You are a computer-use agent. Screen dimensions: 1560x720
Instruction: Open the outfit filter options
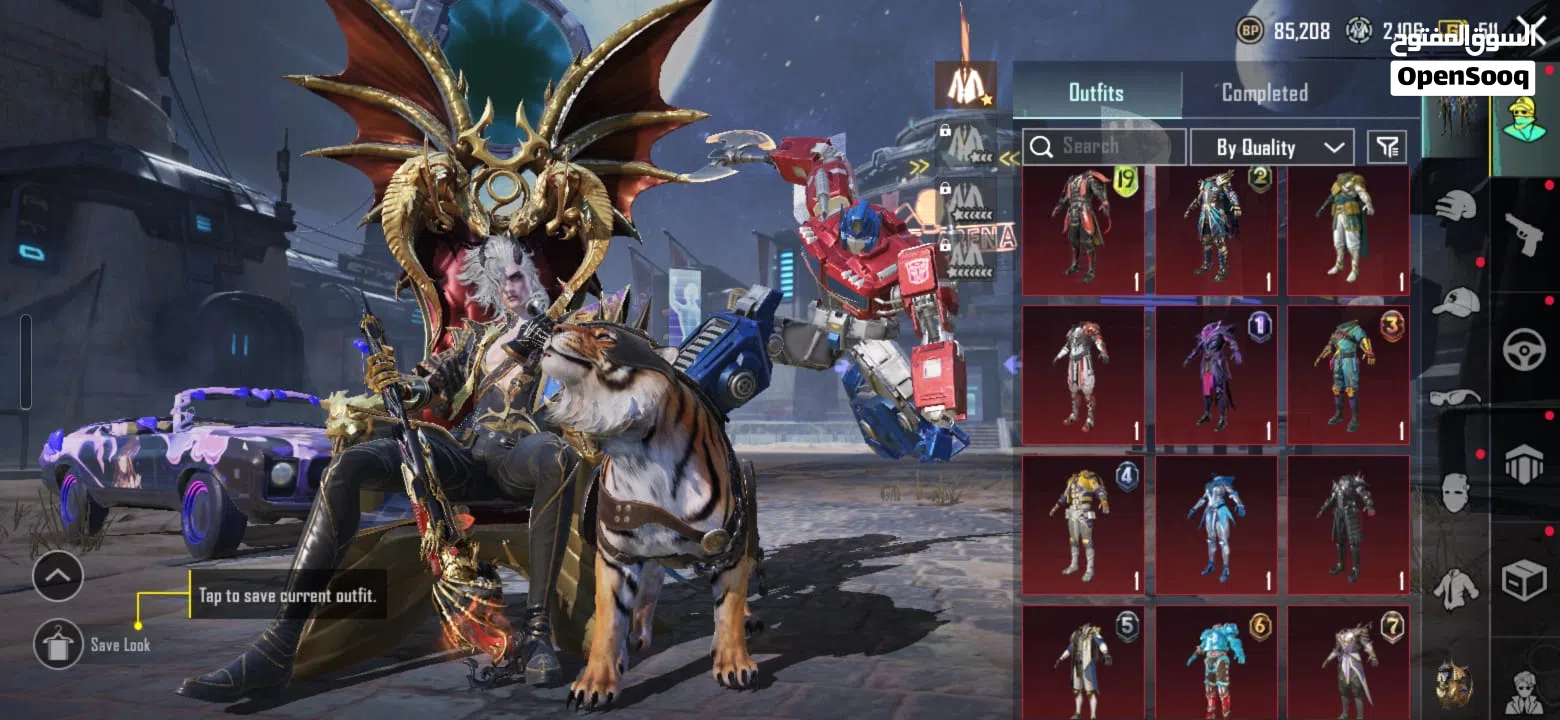(x=1386, y=148)
